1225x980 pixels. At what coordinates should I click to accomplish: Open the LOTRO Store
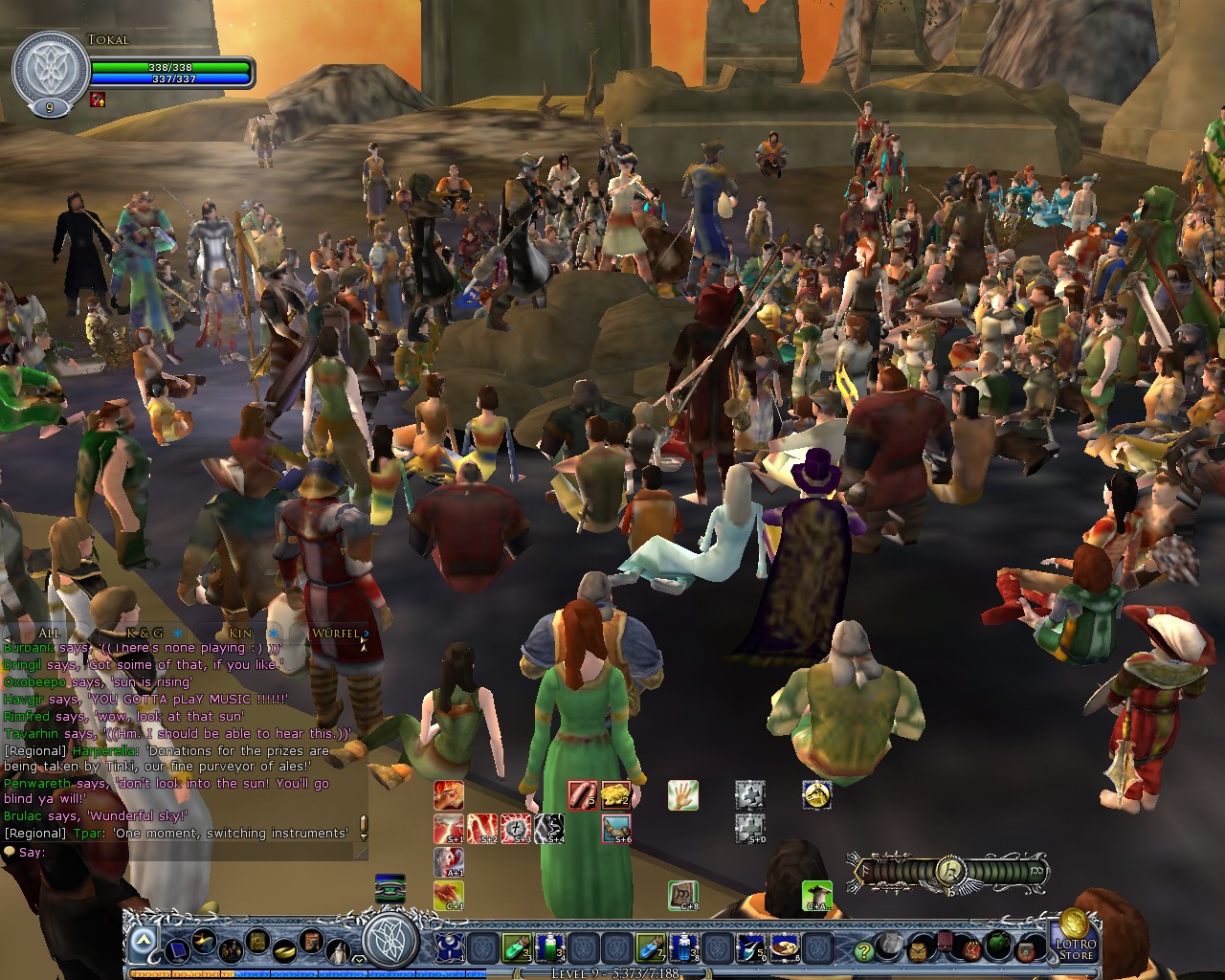pyautogui.click(x=1078, y=948)
